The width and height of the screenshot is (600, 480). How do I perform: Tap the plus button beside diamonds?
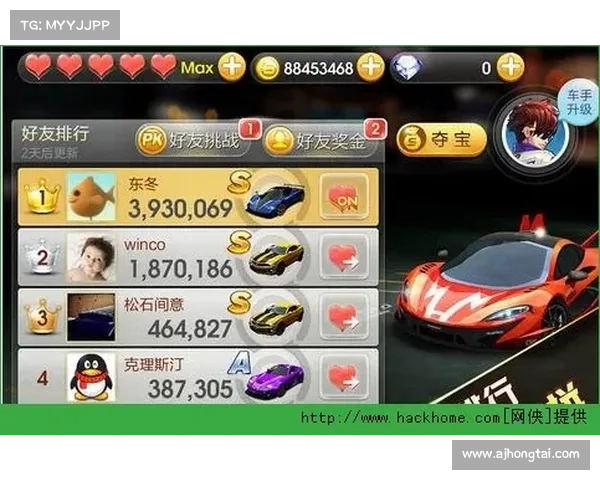510,67
